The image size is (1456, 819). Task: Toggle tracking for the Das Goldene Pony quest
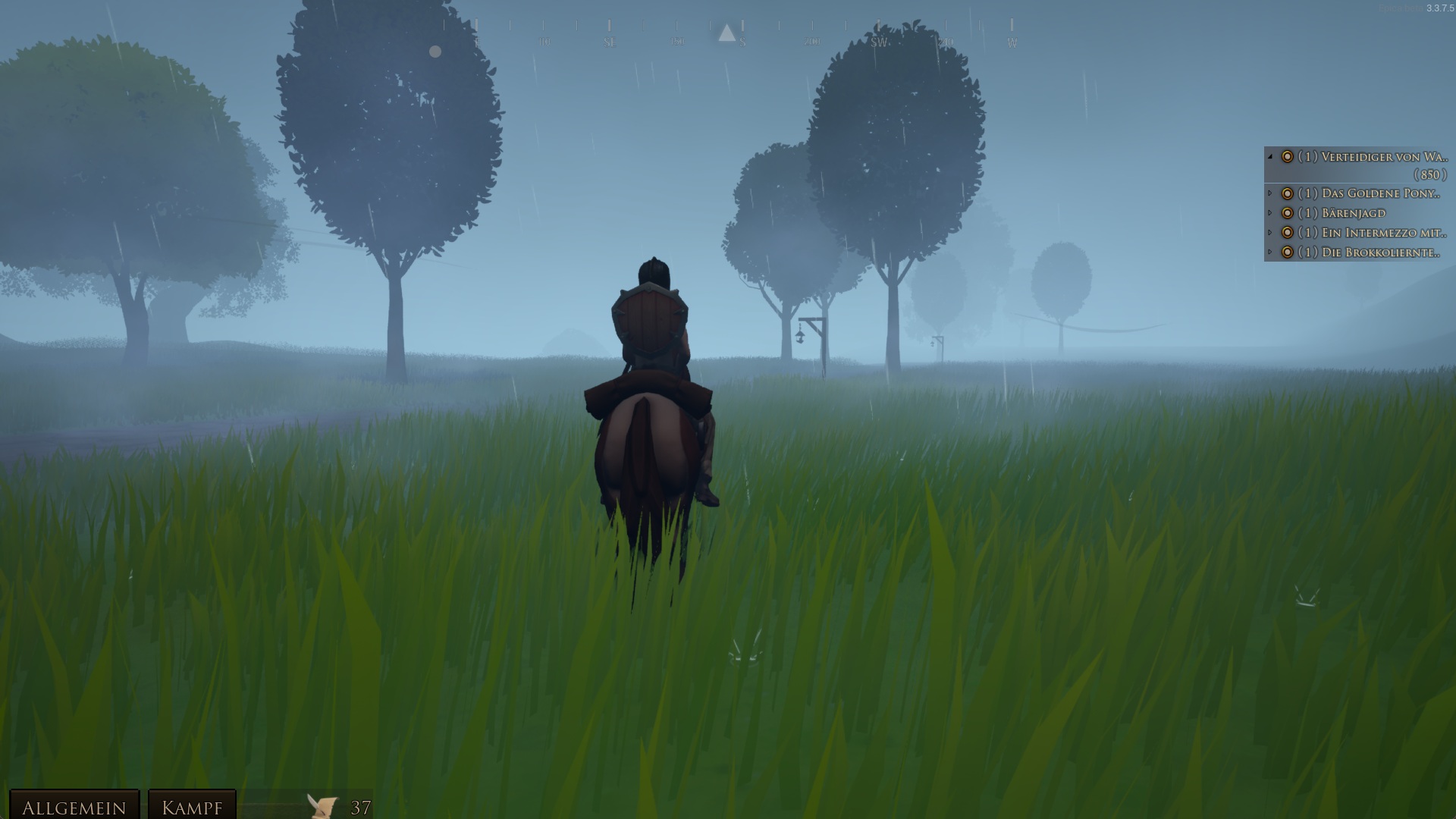[x=1269, y=195]
